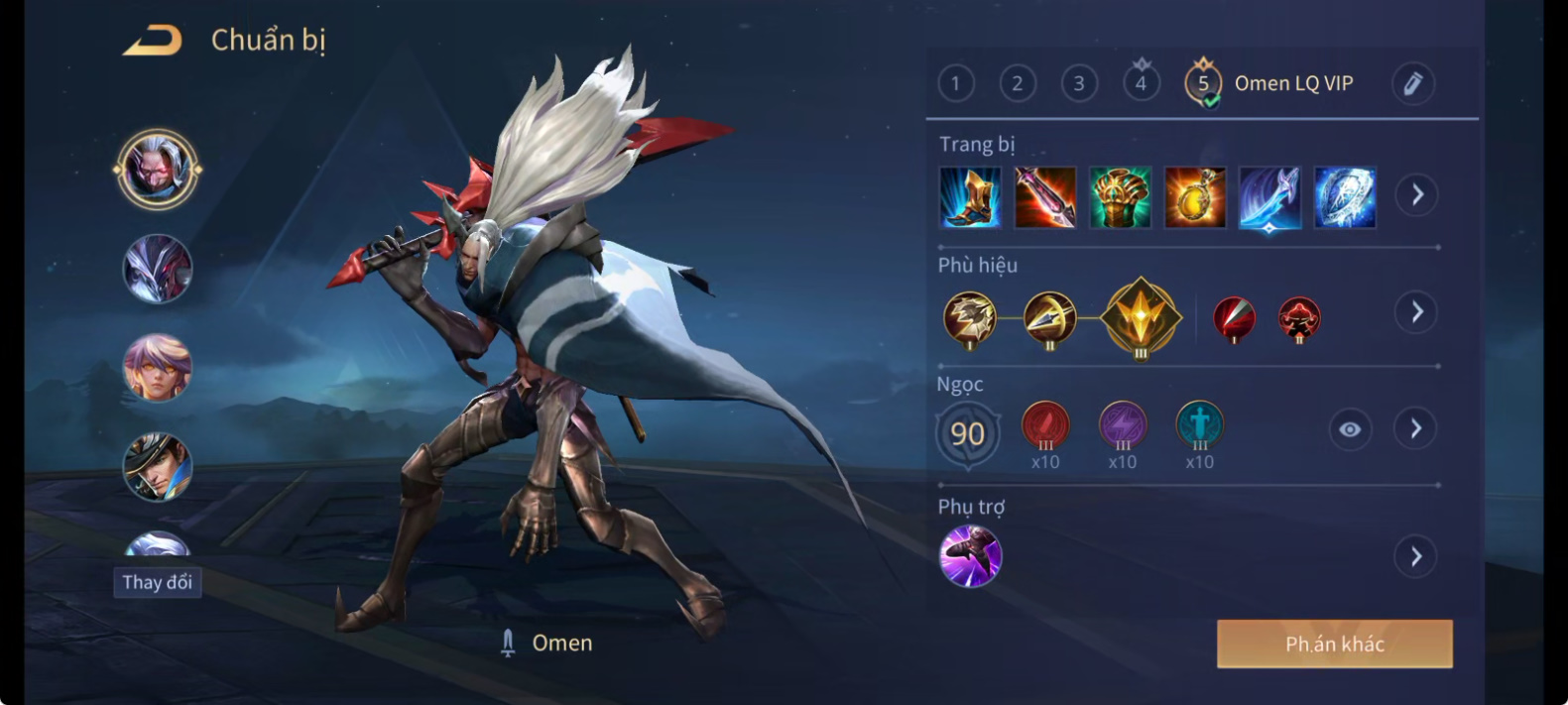The height and width of the screenshot is (705, 1568).
Task: Choose preset slot number 3
Action: click(x=1079, y=83)
